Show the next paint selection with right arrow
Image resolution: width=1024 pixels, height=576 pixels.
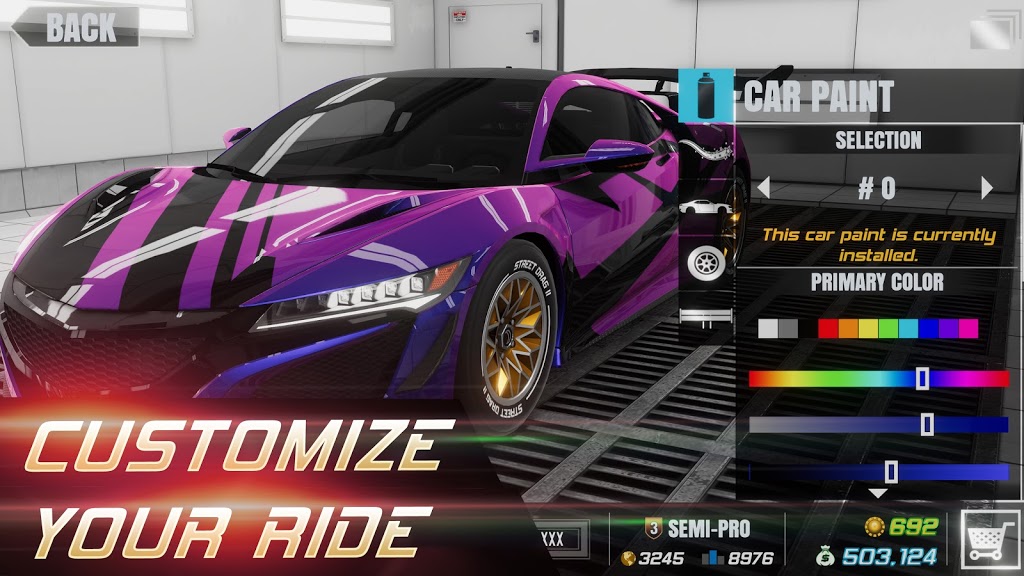987,187
